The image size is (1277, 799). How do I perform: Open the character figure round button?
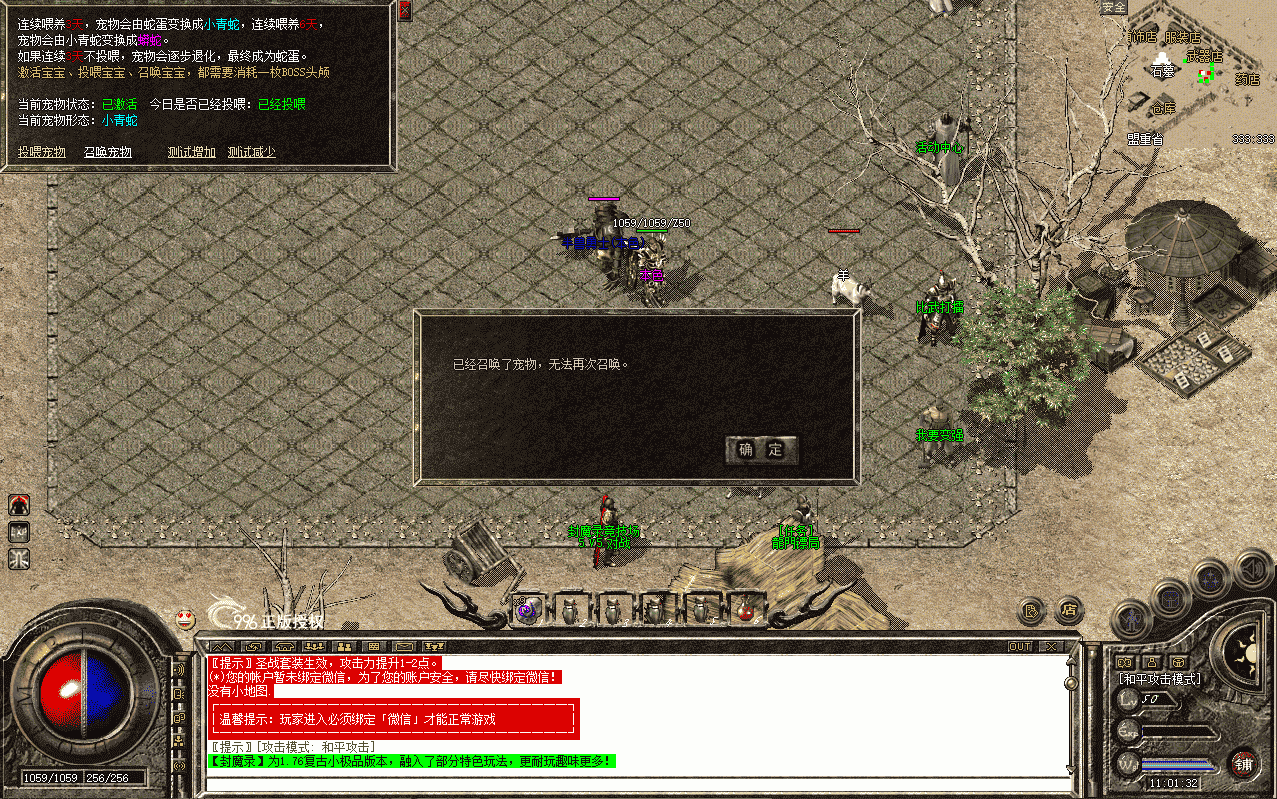pyautogui.click(x=1131, y=620)
